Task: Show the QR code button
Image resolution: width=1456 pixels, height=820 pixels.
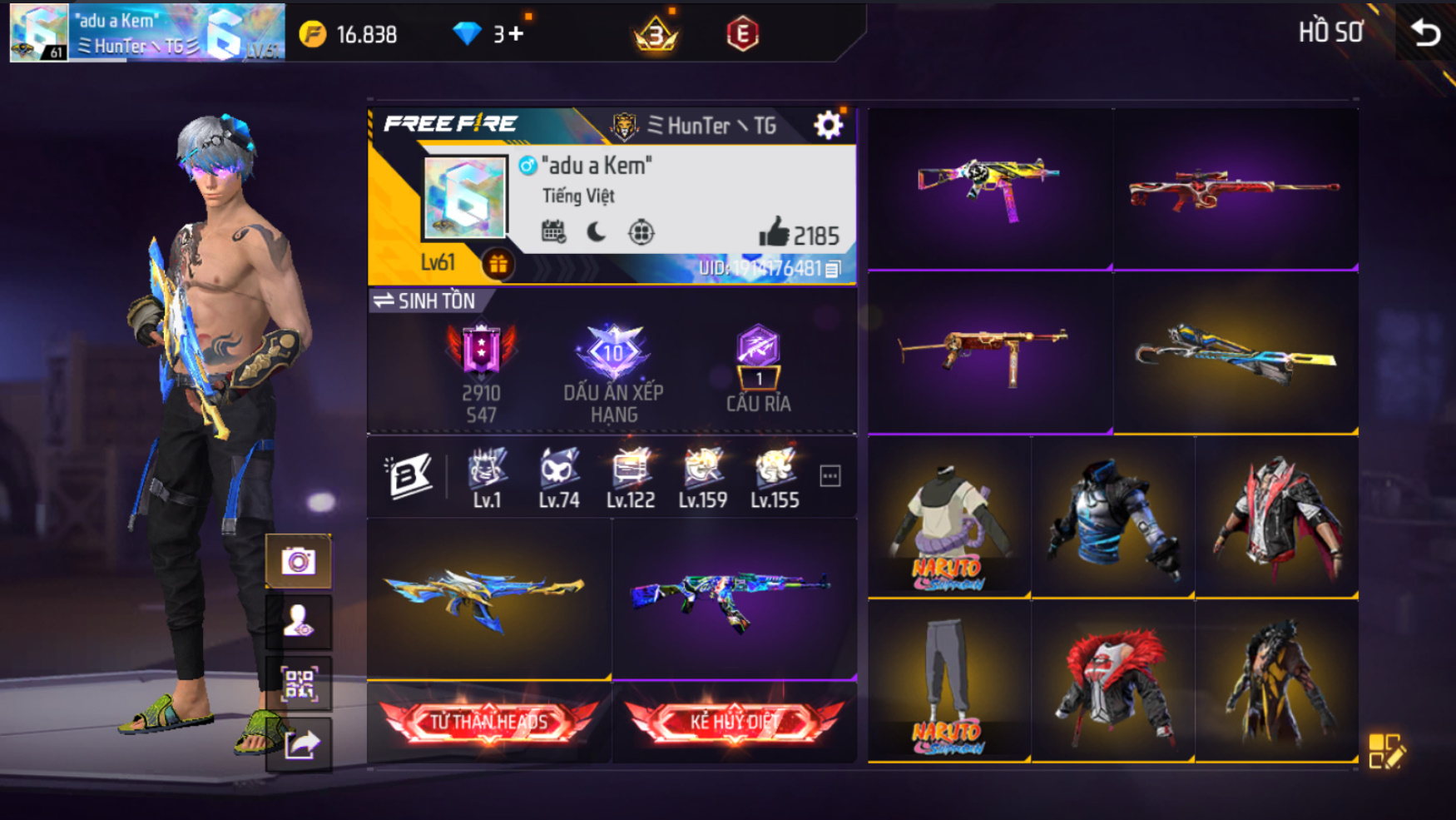Action: (298, 684)
